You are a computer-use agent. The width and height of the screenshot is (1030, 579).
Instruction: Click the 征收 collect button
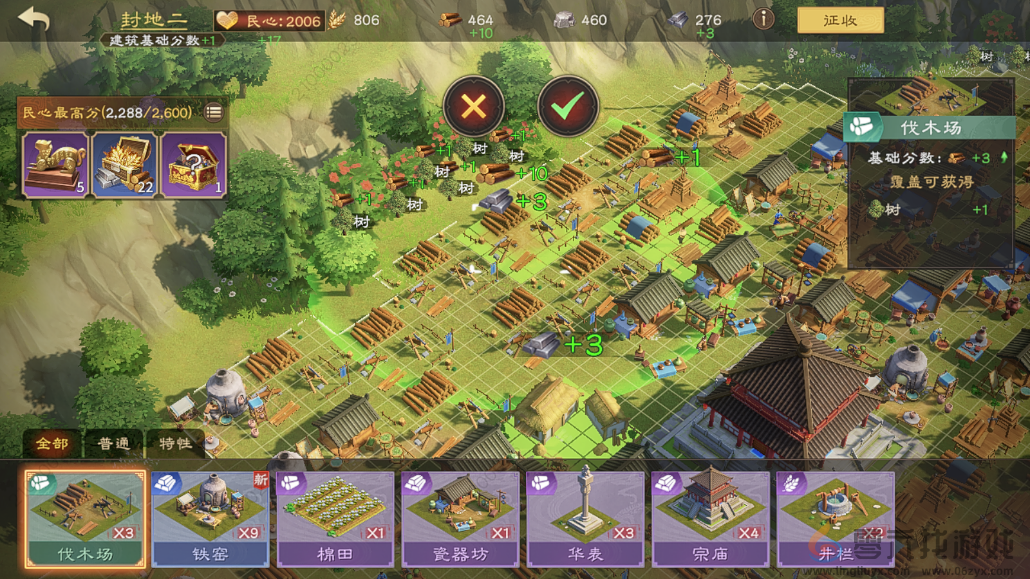point(840,20)
